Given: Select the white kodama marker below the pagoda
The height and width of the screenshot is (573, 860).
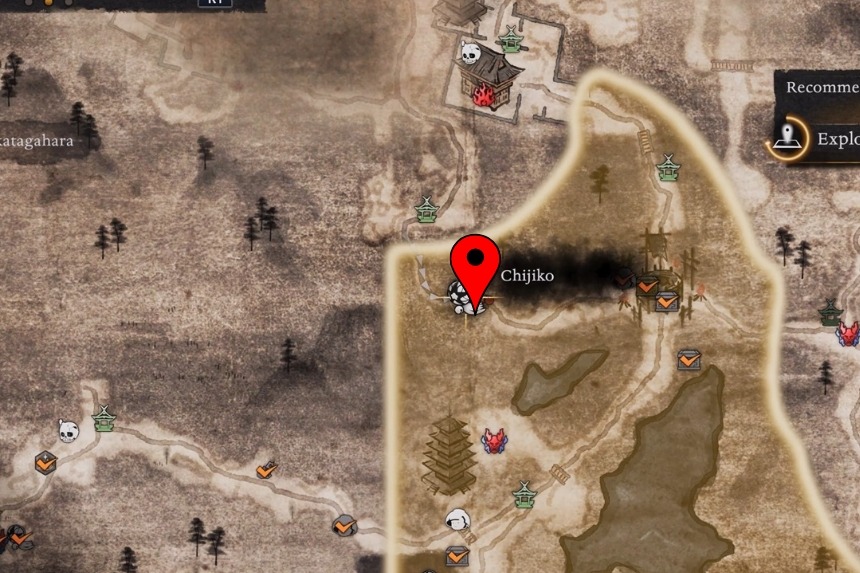Looking at the screenshot, I should pos(458,520).
